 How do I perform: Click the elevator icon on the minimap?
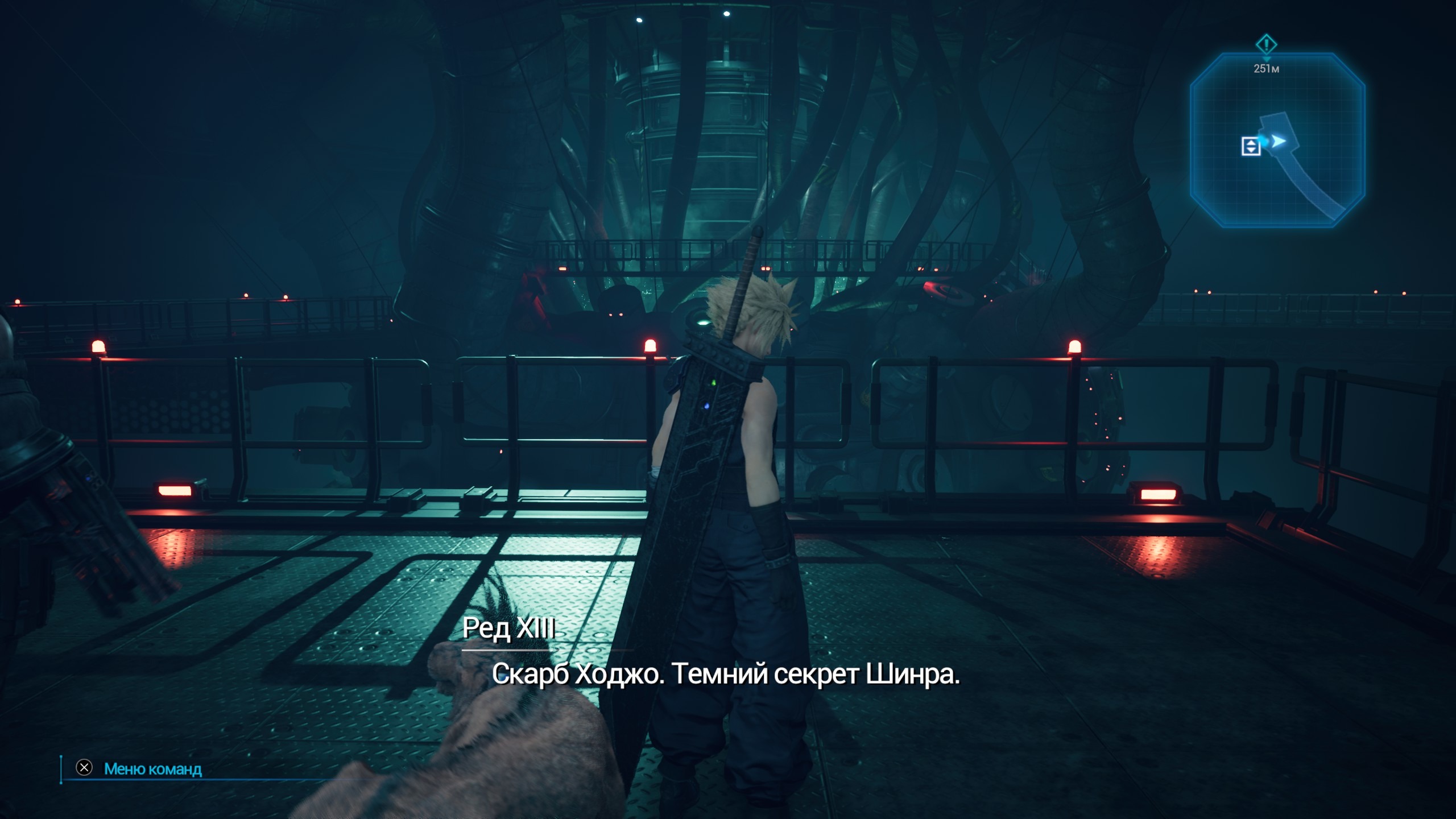point(1250,146)
